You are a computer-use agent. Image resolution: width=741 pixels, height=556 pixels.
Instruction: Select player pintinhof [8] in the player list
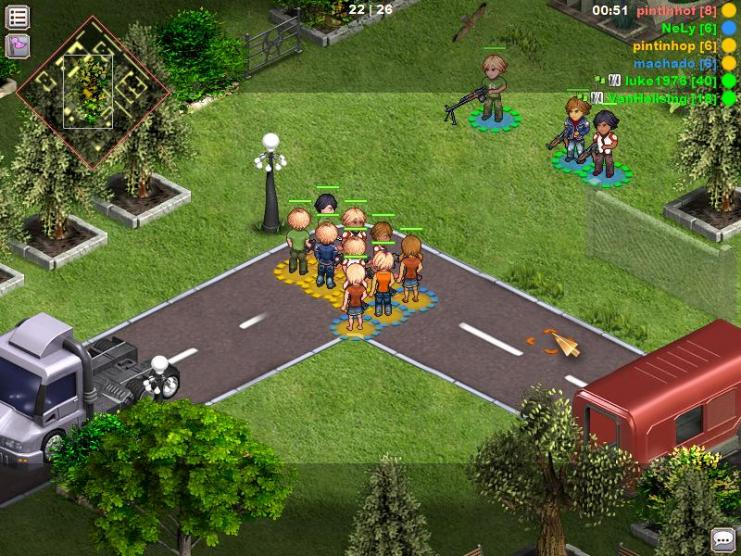(x=676, y=10)
